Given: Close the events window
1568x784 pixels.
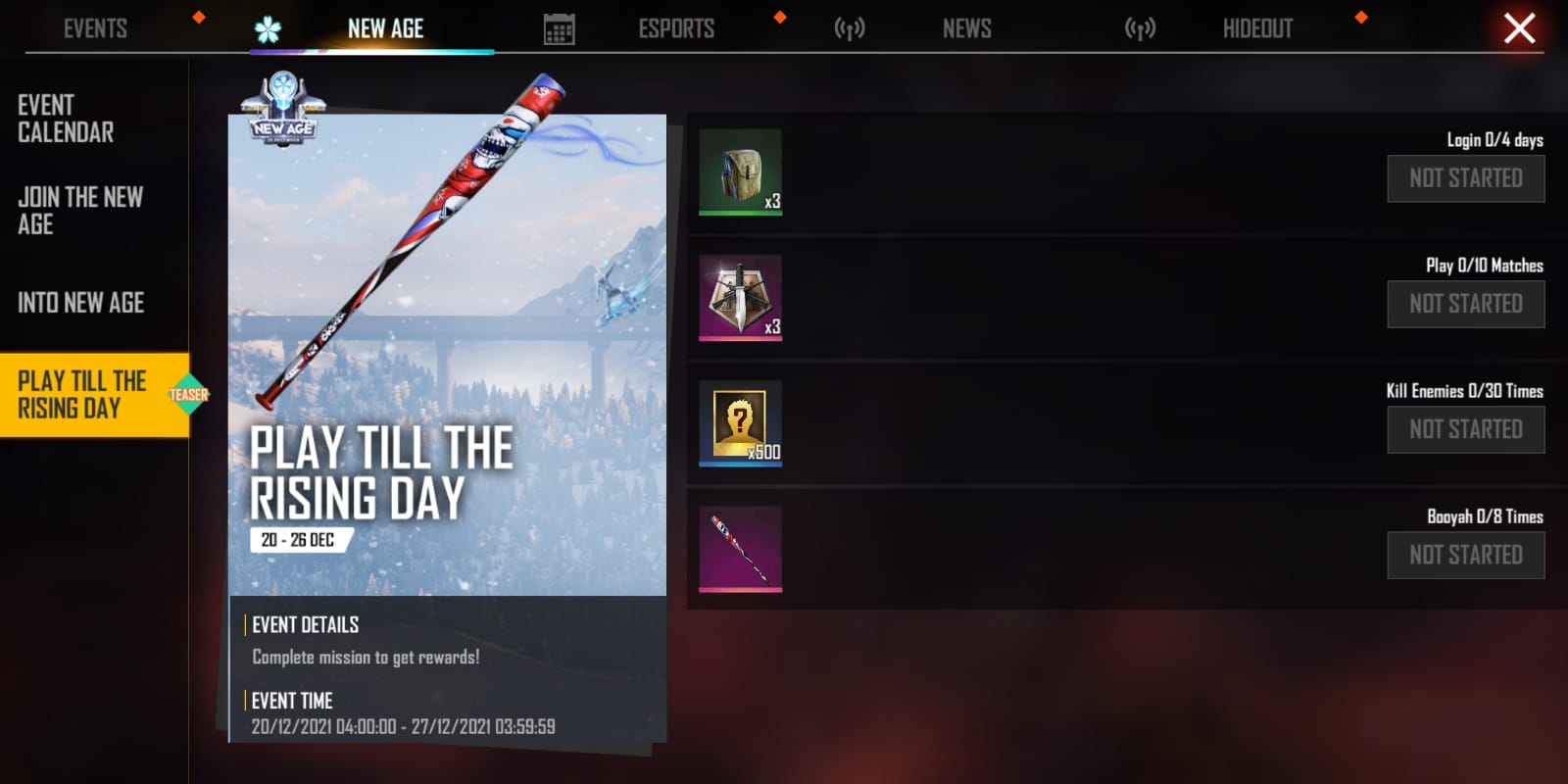Looking at the screenshot, I should pyautogui.click(x=1519, y=28).
